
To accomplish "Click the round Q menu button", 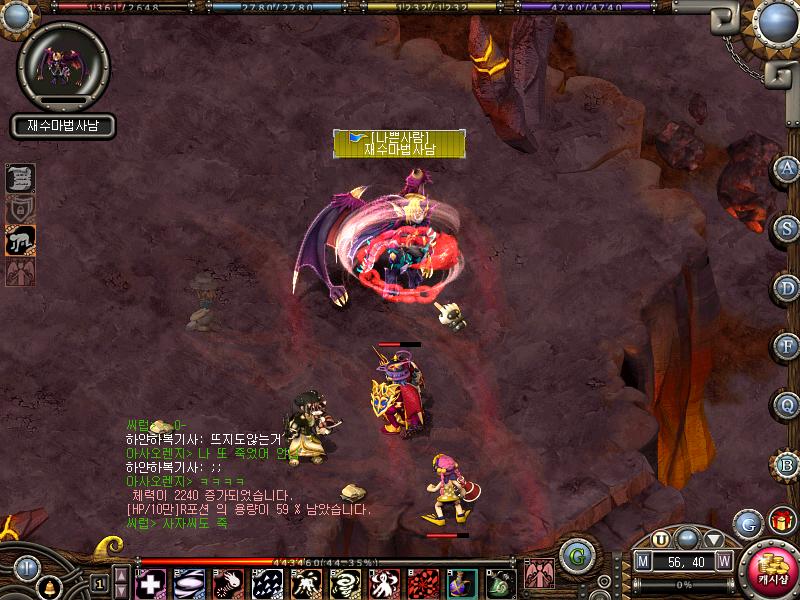I will pos(788,406).
